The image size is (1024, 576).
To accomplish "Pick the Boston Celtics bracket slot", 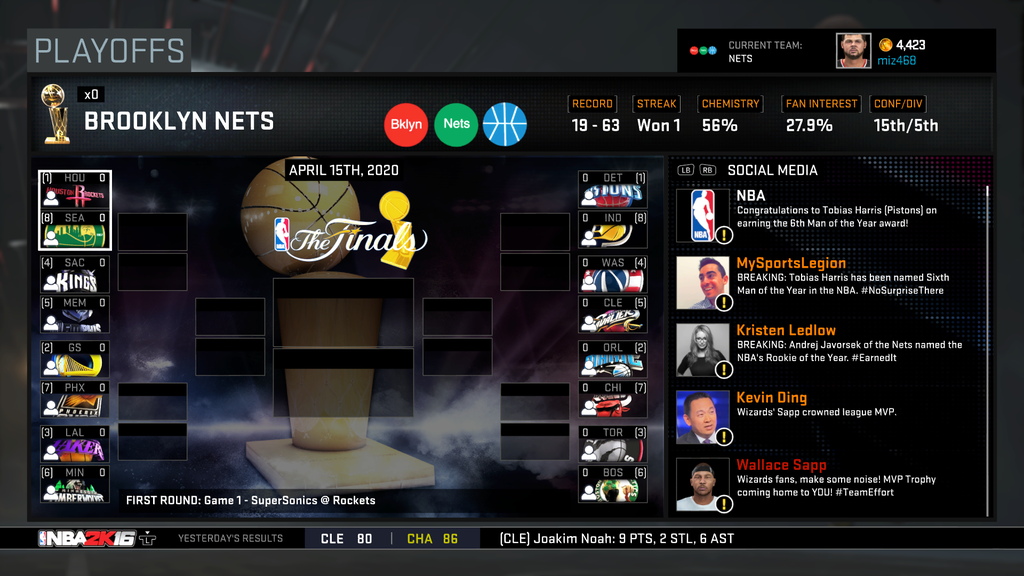I will pyautogui.click(x=613, y=485).
